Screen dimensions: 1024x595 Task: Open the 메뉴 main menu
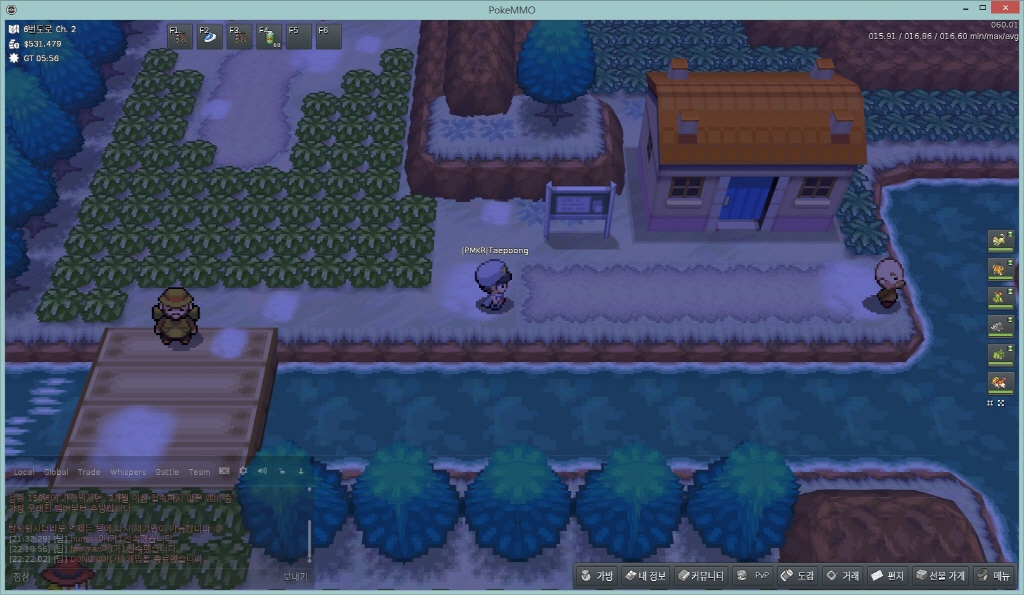coord(994,576)
